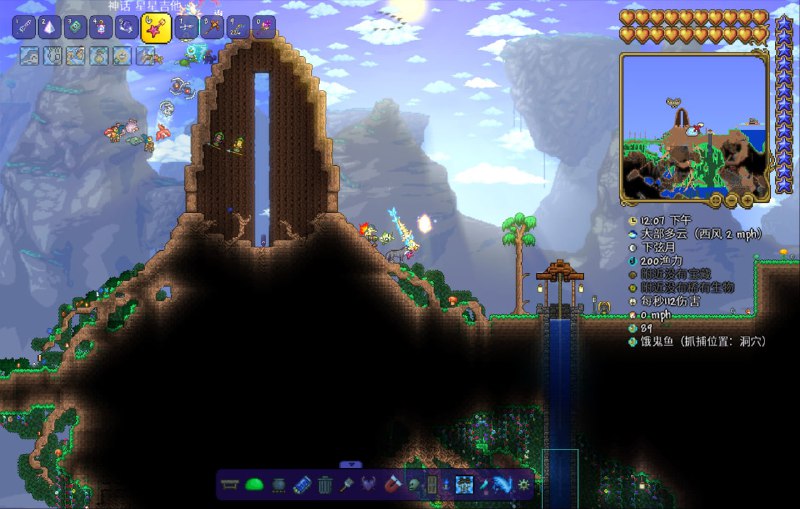The height and width of the screenshot is (509, 800).
Task: Choose the white crystal prism in hotbar slot 2
Action: pos(50,28)
